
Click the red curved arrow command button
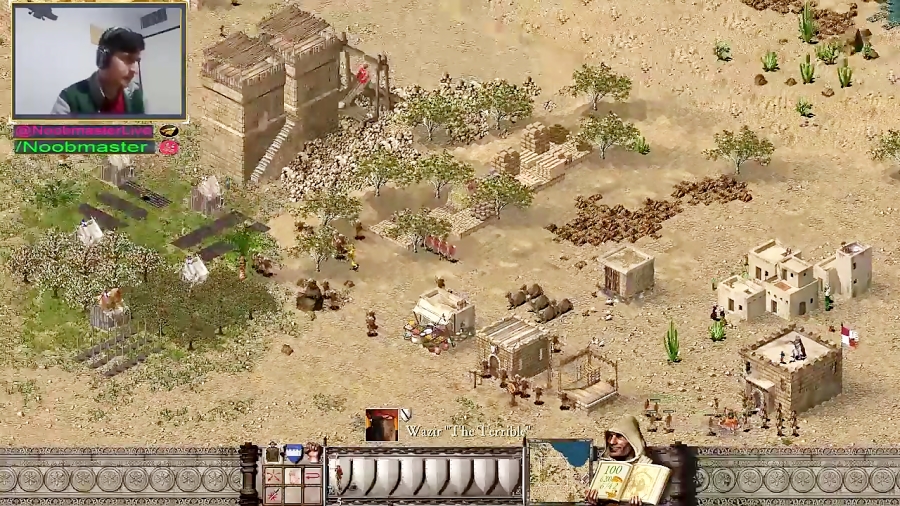[x=312, y=476]
